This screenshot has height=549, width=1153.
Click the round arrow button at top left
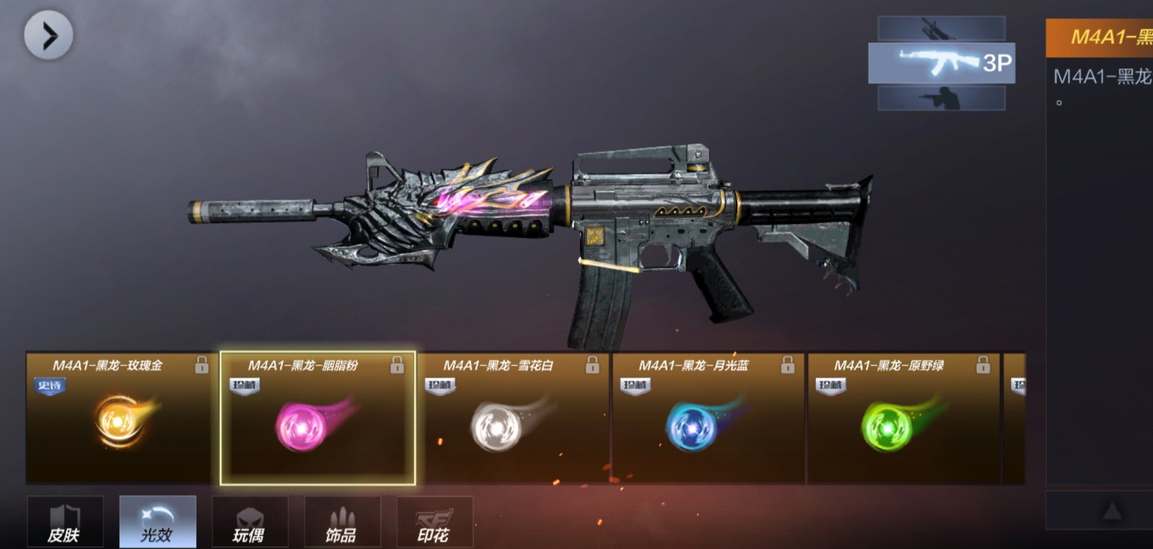[x=48, y=36]
